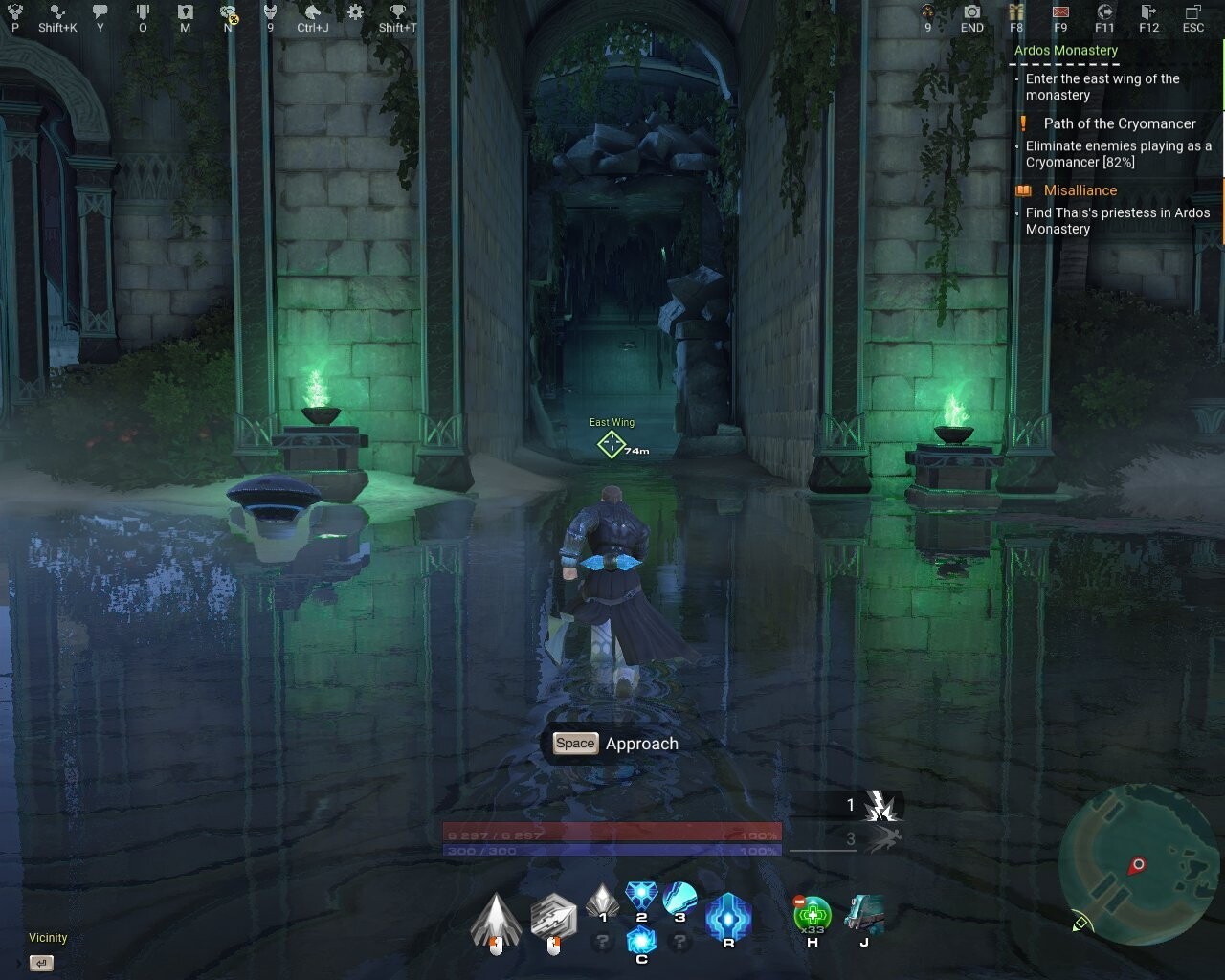Image resolution: width=1225 pixels, height=980 pixels.
Task: Open the gift shop F8 icon
Action: 1016,14
